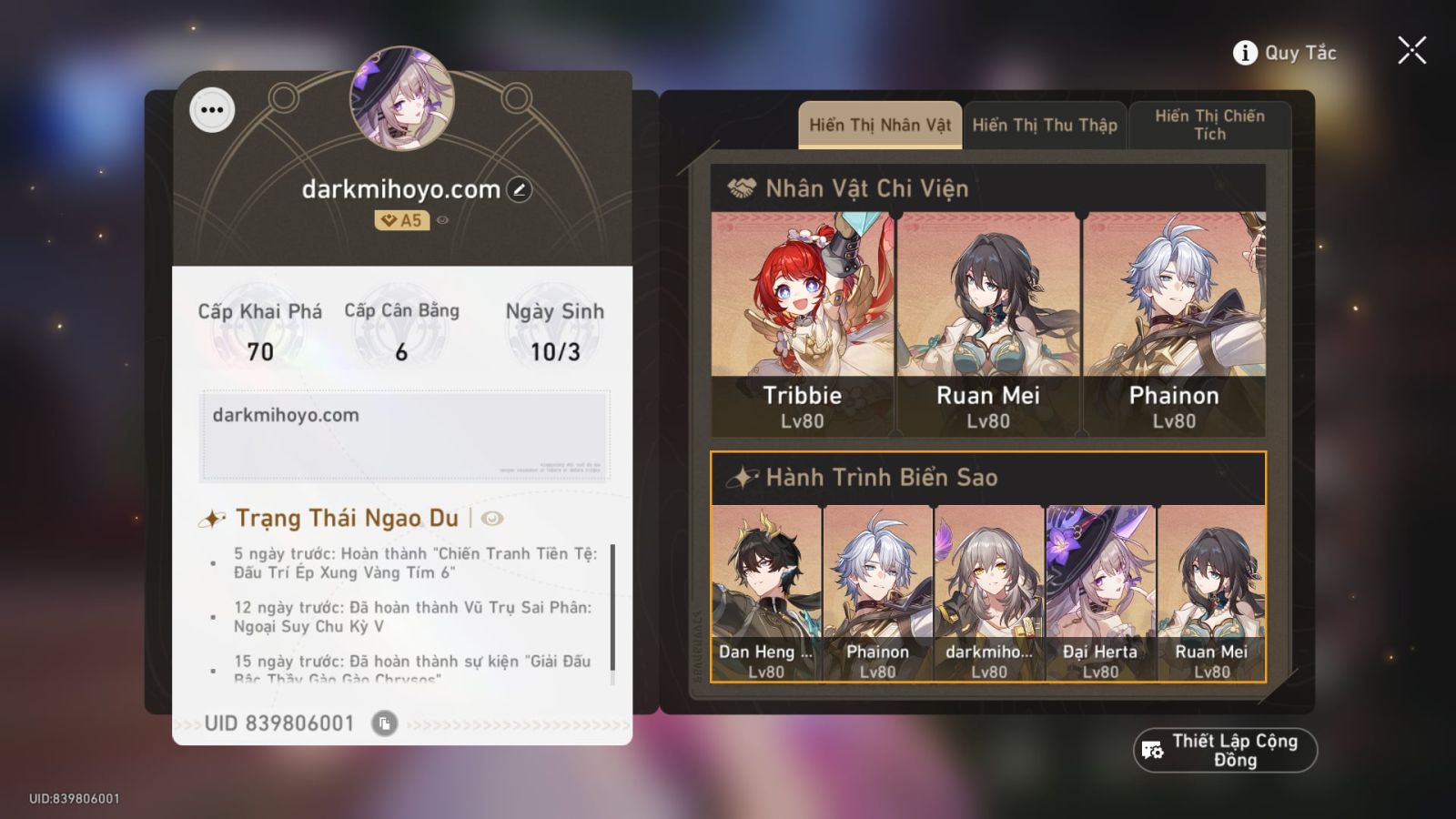
Task: Open the more options ellipsis menu
Action: click(212, 110)
